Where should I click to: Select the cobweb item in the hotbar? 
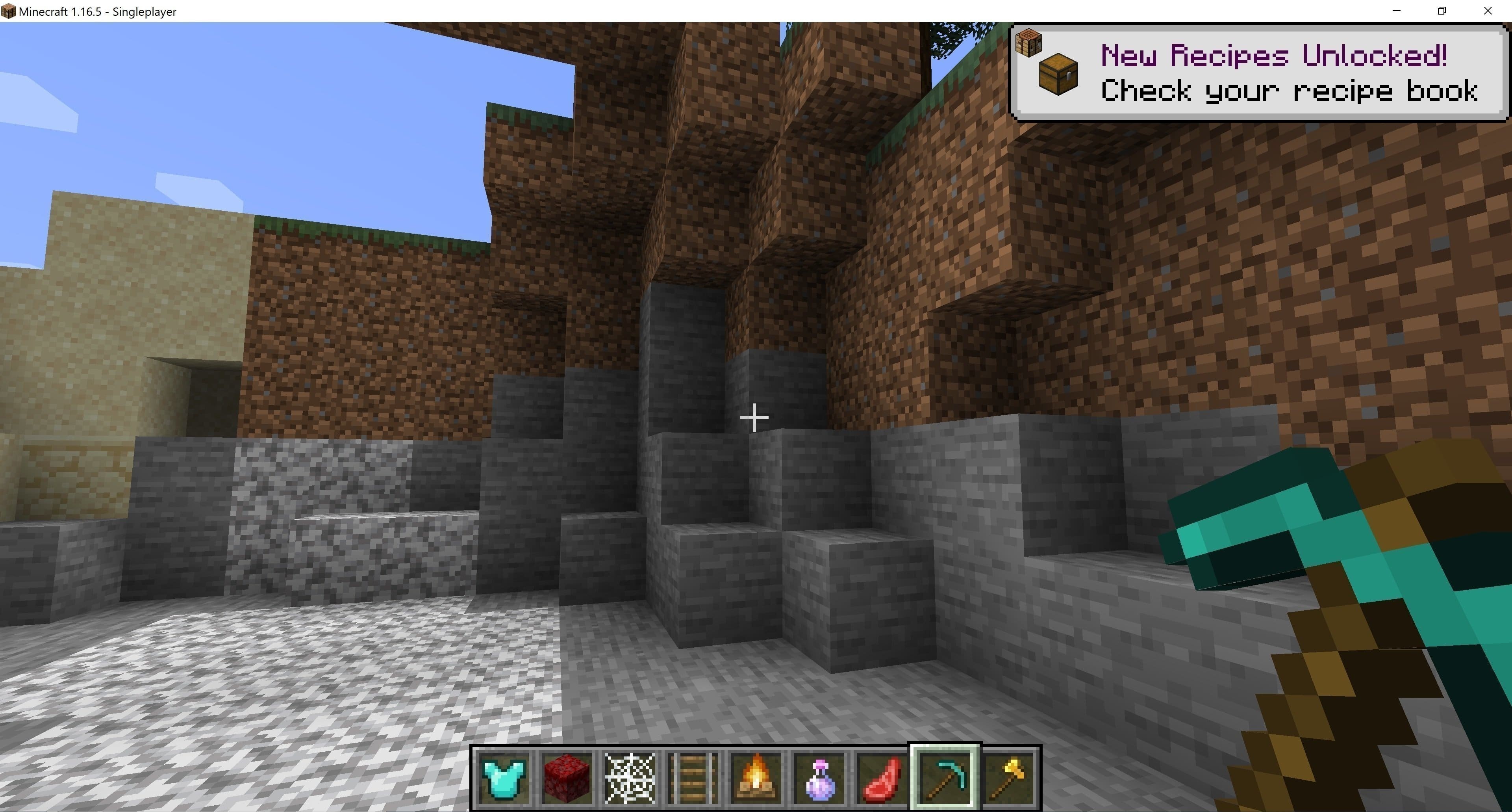[629, 776]
